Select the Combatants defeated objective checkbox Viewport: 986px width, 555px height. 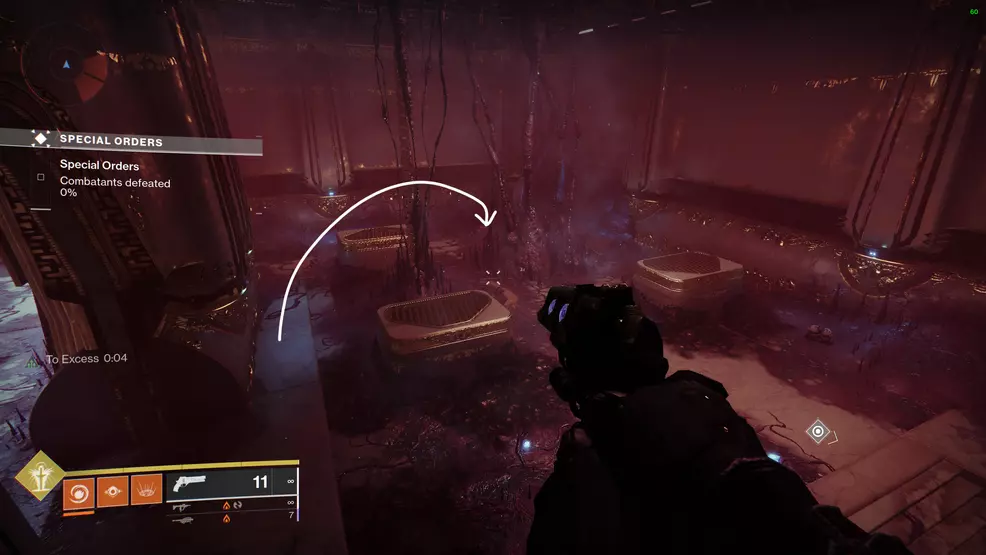[x=41, y=177]
